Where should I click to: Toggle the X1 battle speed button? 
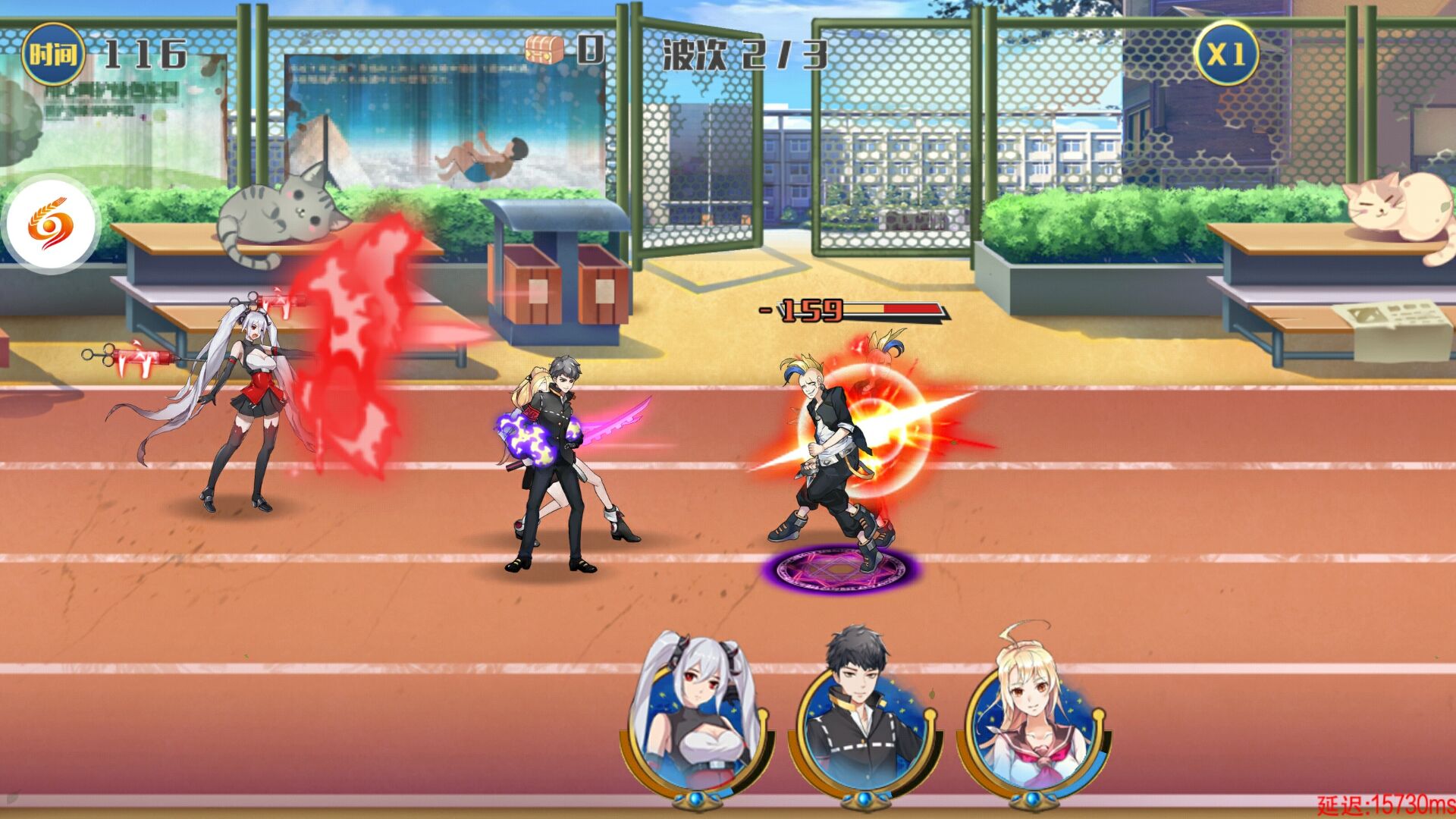pos(1225,55)
